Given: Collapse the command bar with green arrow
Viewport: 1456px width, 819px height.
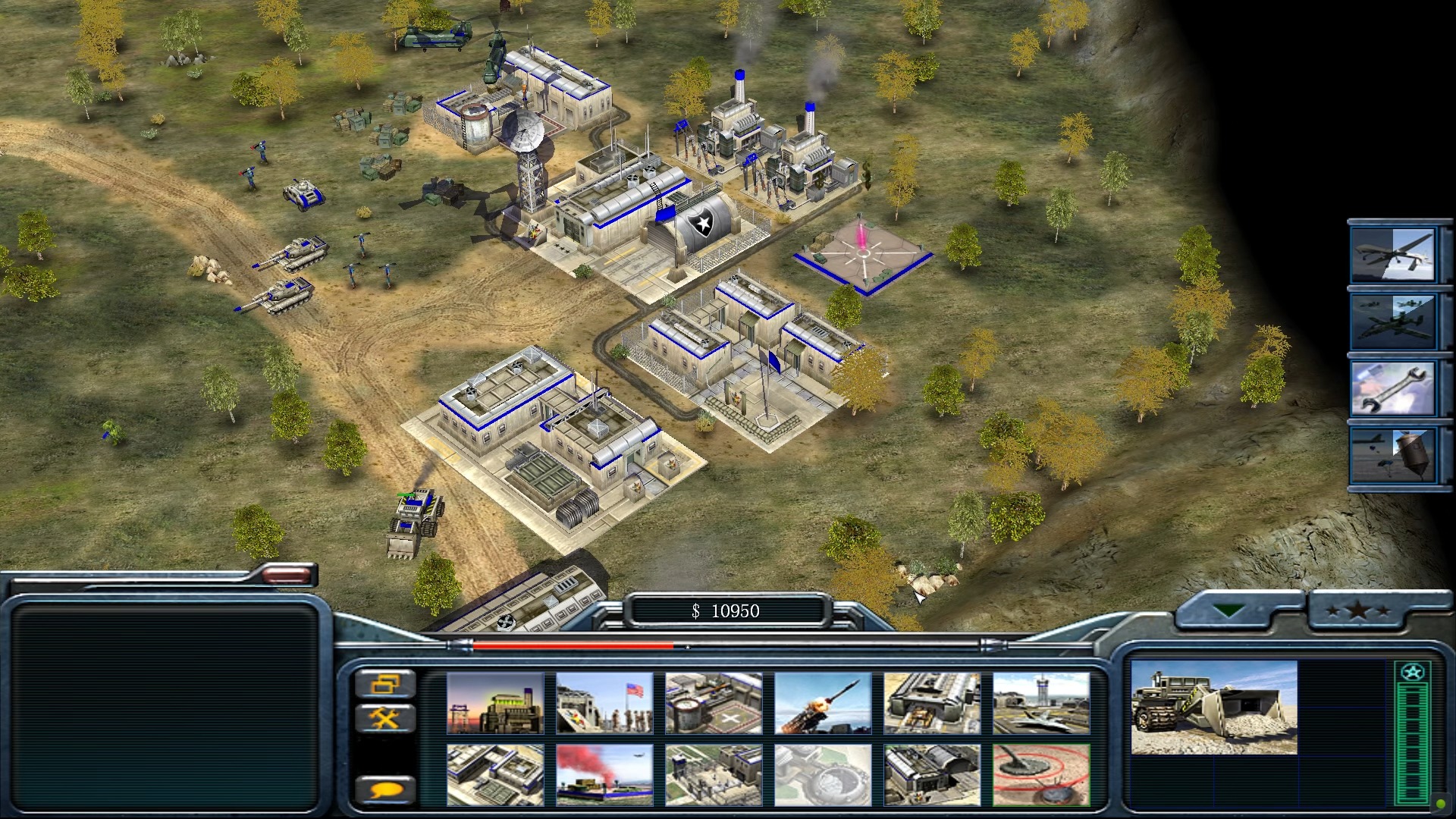Looking at the screenshot, I should 1227,610.
